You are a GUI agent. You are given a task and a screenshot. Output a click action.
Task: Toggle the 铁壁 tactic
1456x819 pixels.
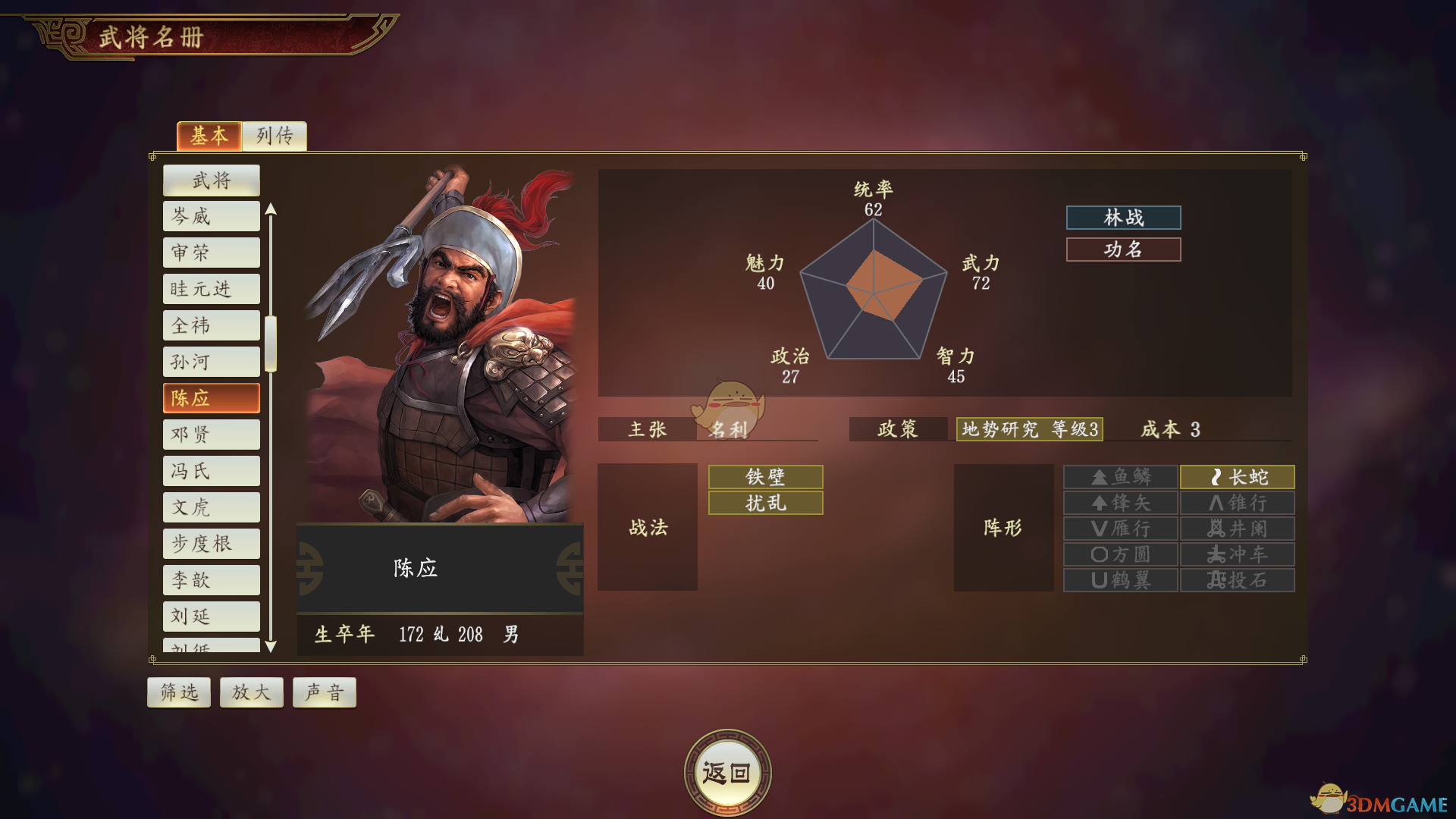click(x=764, y=476)
